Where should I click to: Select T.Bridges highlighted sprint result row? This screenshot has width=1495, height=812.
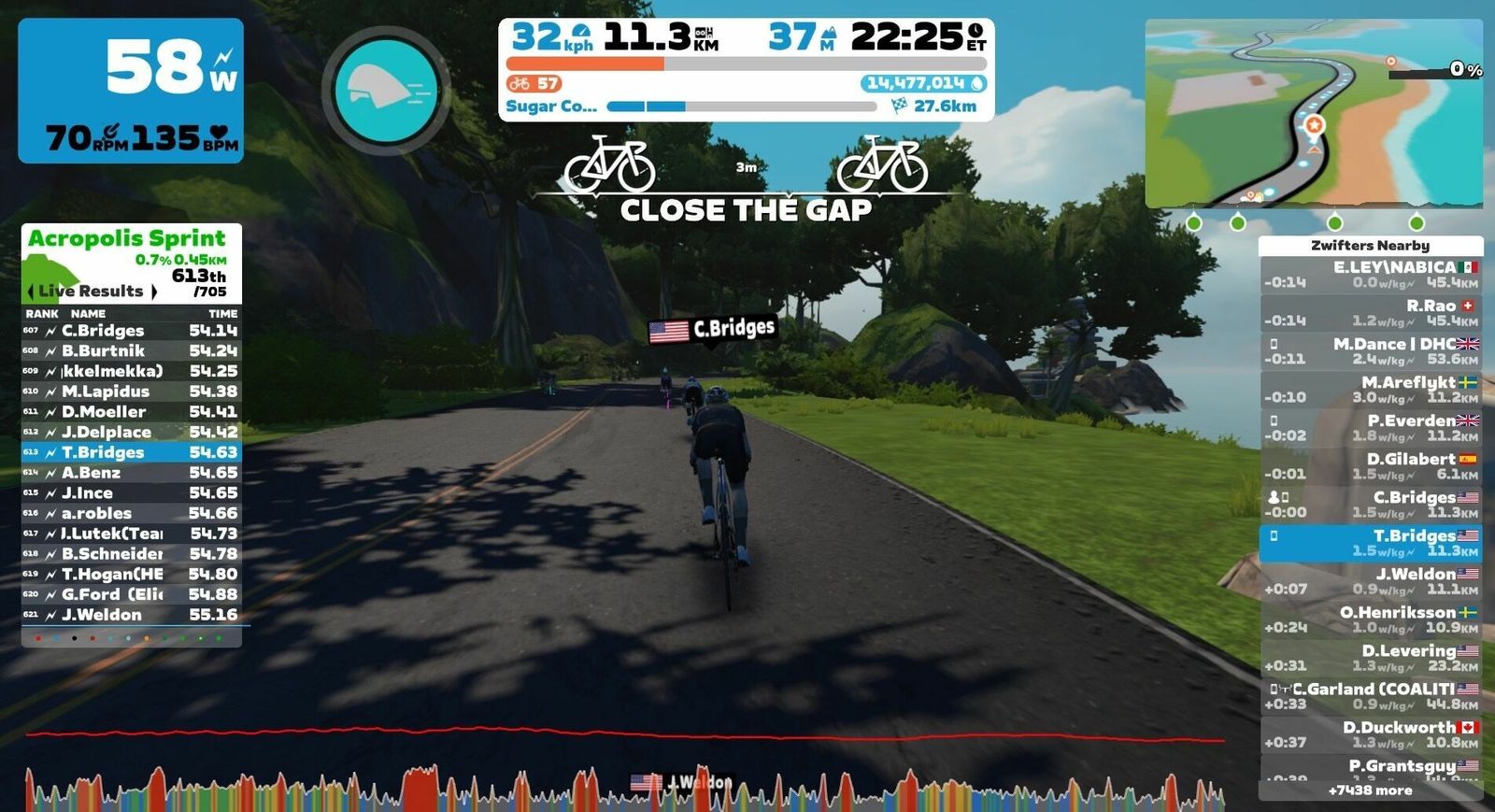click(131, 452)
